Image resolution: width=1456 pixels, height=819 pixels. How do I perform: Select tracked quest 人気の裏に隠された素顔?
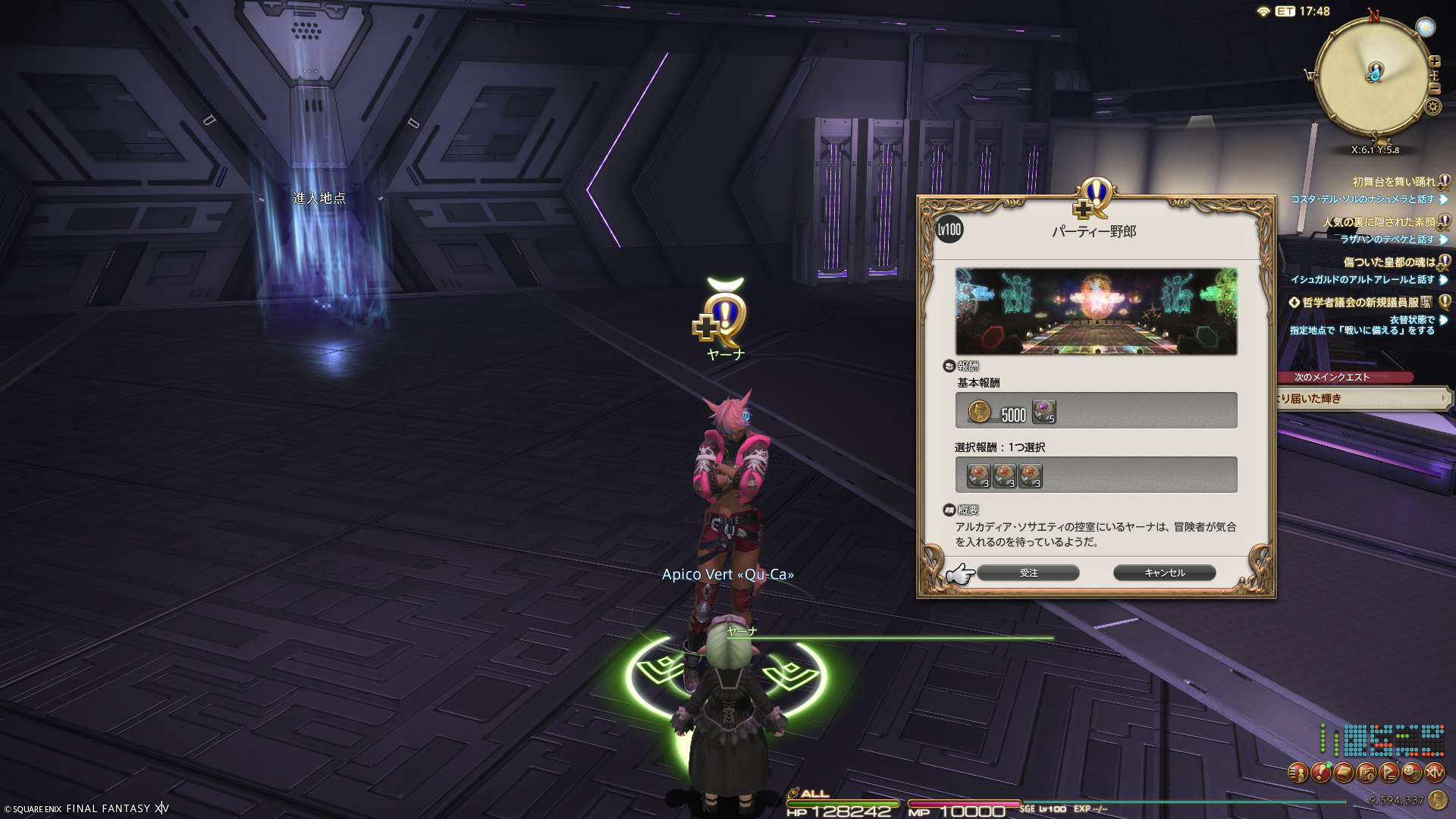[1379, 222]
